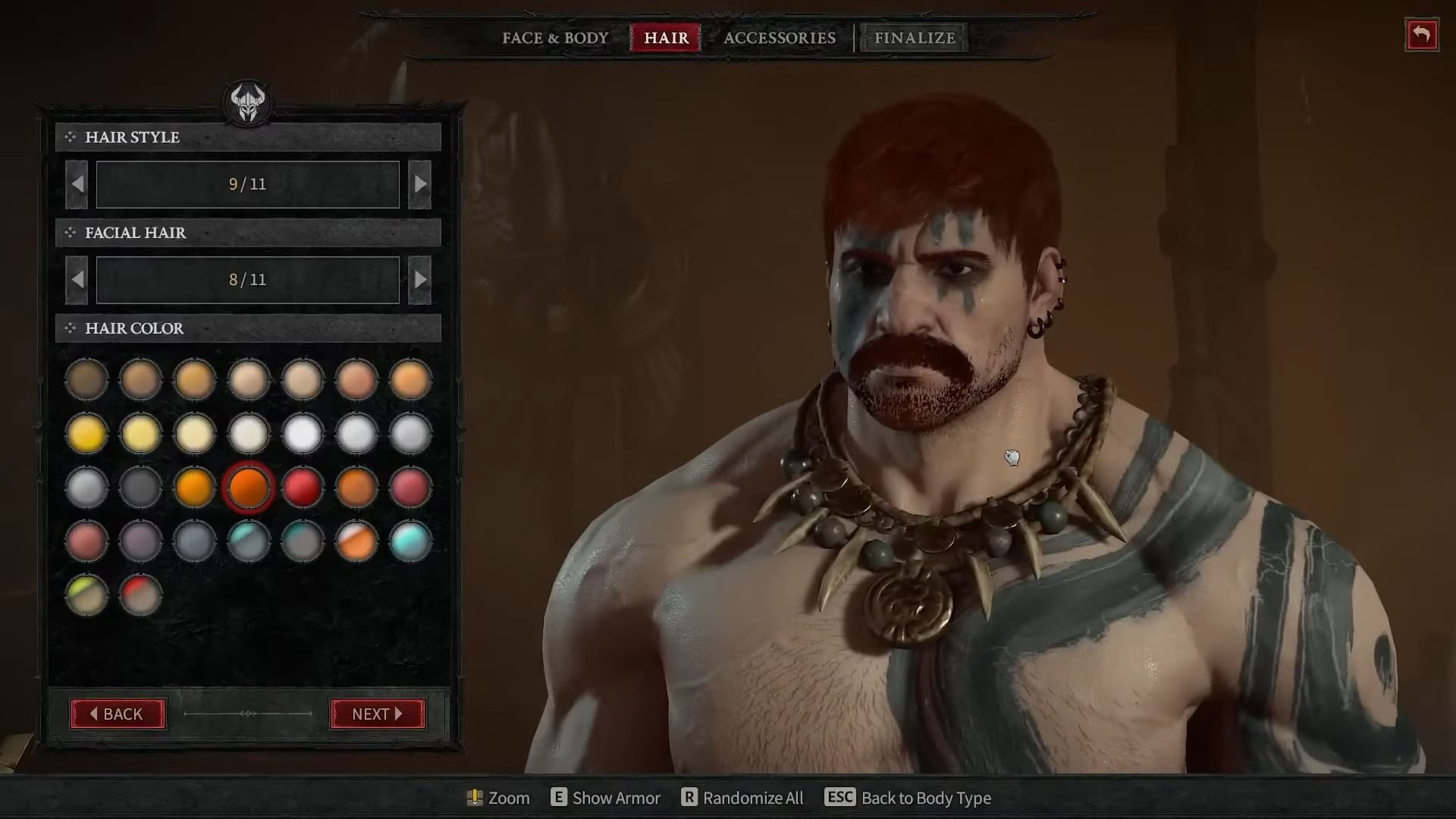The width and height of the screenshot is (1456, 819).
Task: Select the orange and white two-tone swatch
Action: (x=356, y=541)
